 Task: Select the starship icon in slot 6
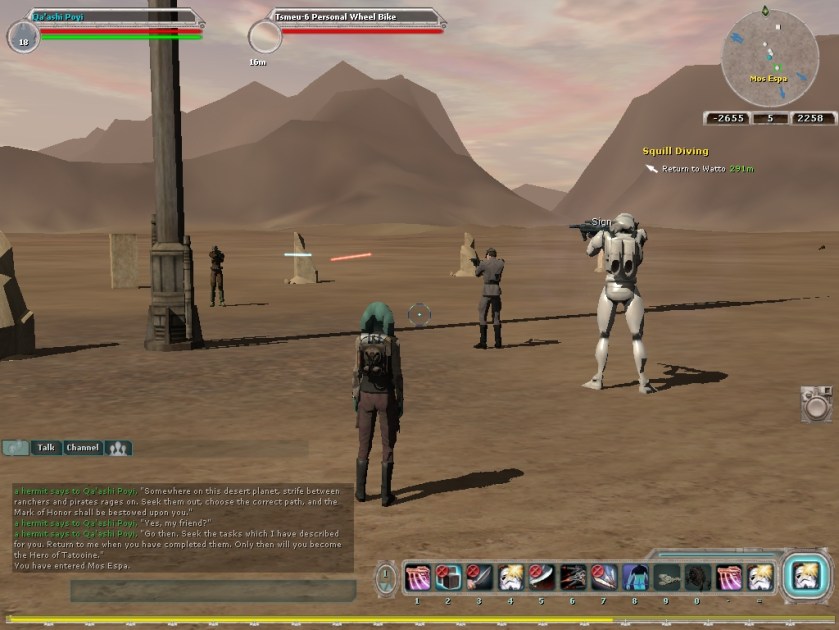click(x=573, y=578)
